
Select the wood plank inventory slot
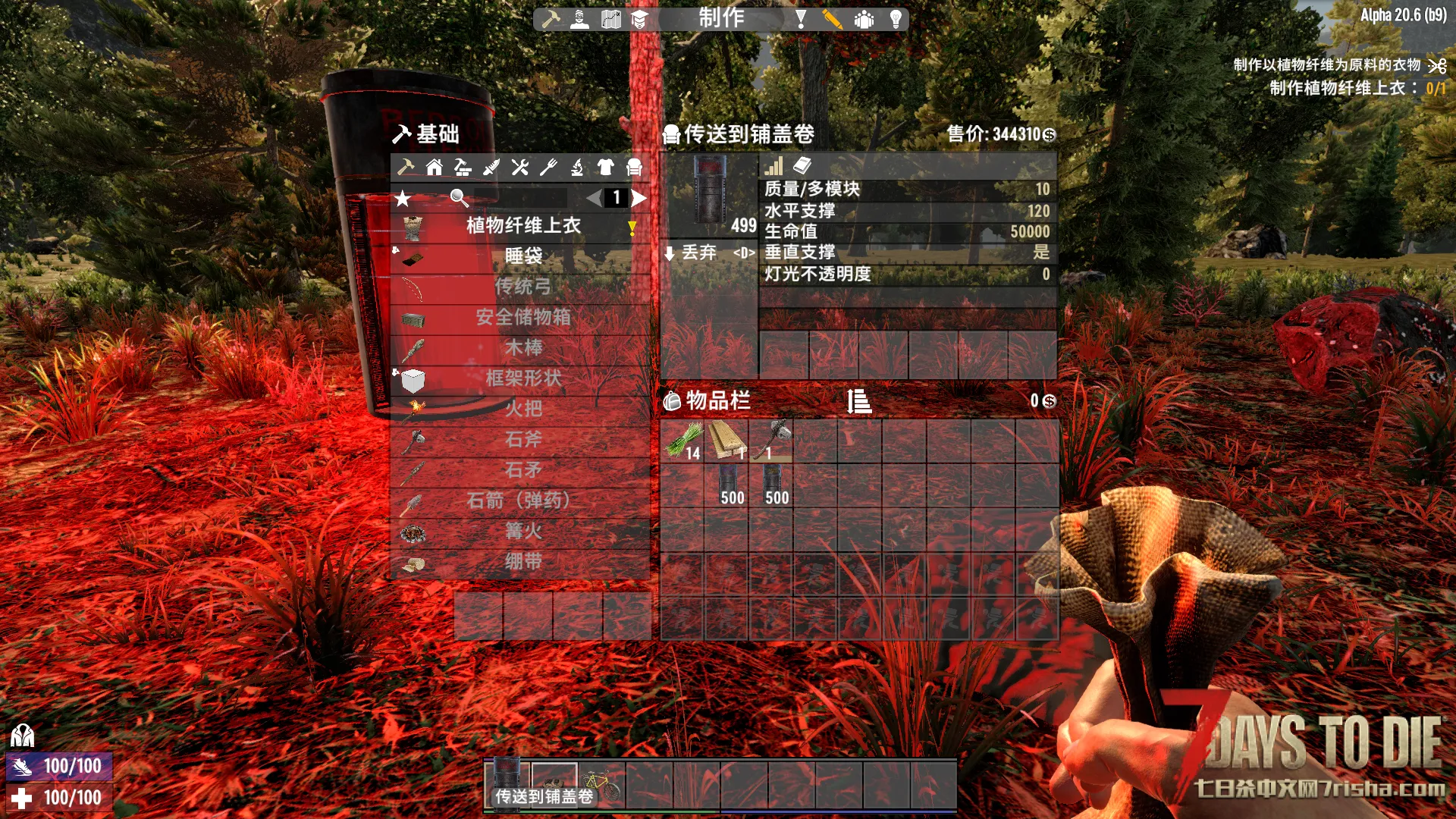coord(727,441)
